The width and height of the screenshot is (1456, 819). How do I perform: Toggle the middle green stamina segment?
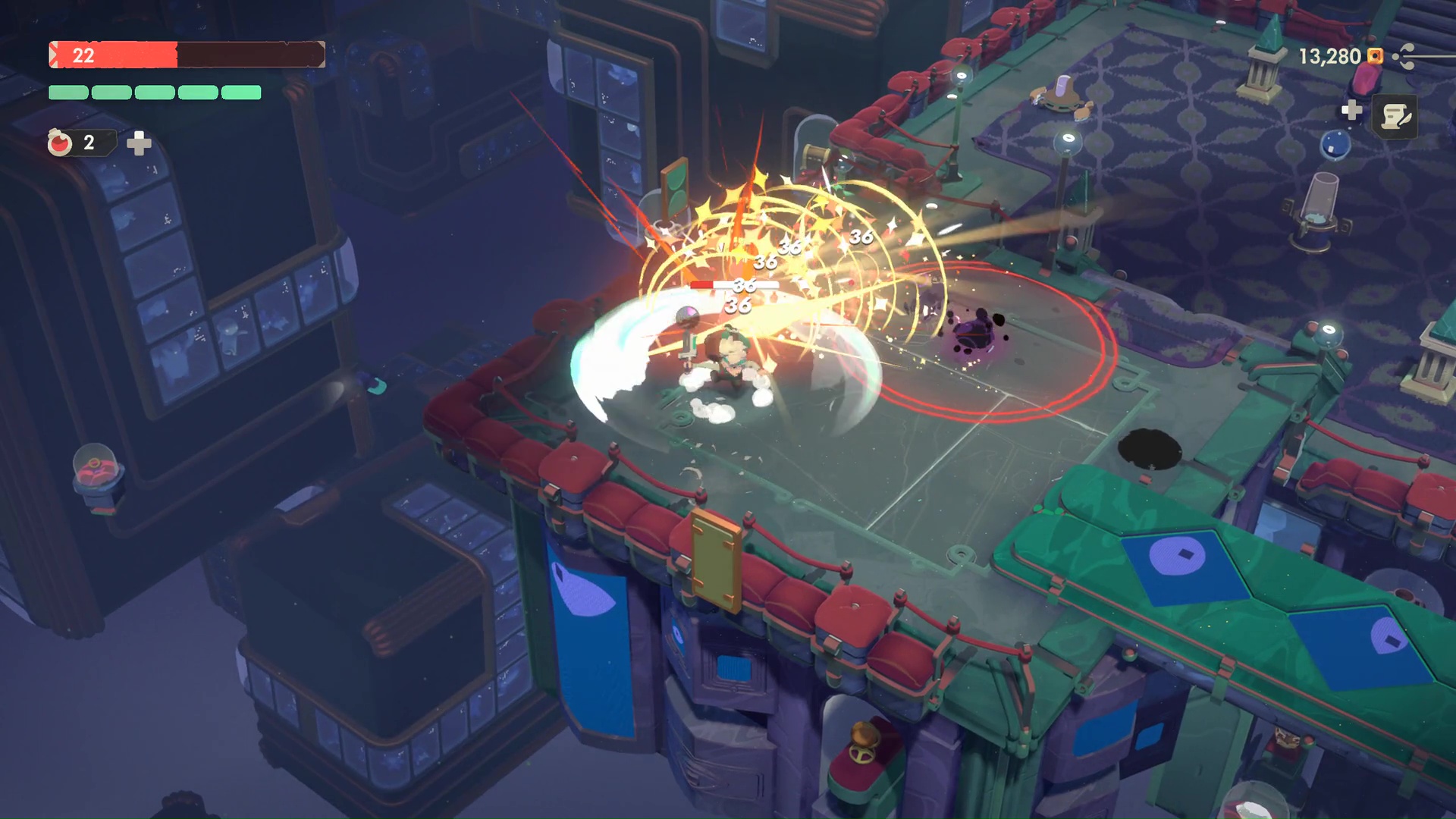155,93
